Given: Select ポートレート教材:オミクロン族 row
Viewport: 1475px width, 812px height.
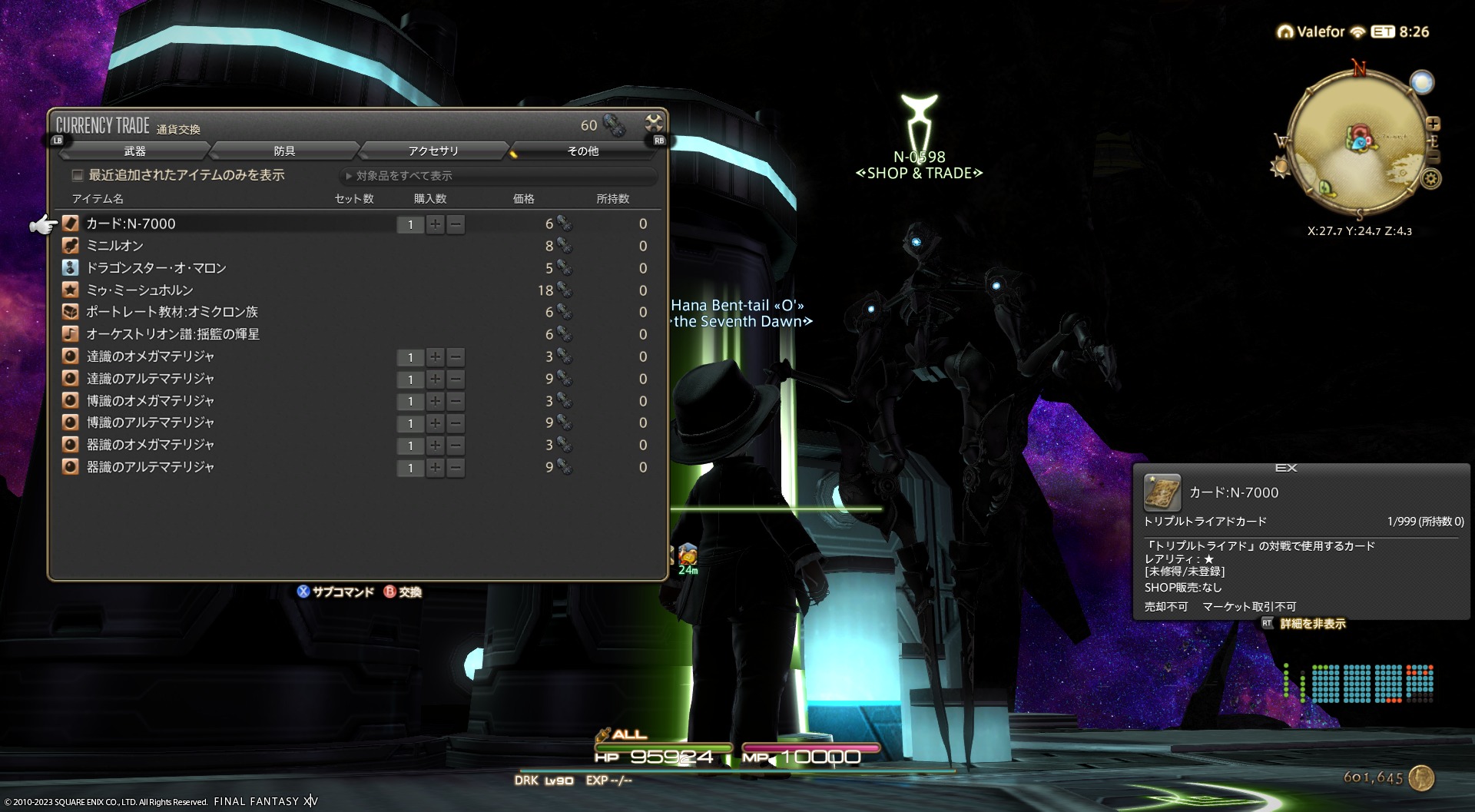Looking at the screenshot, I should tap(171, 312).
